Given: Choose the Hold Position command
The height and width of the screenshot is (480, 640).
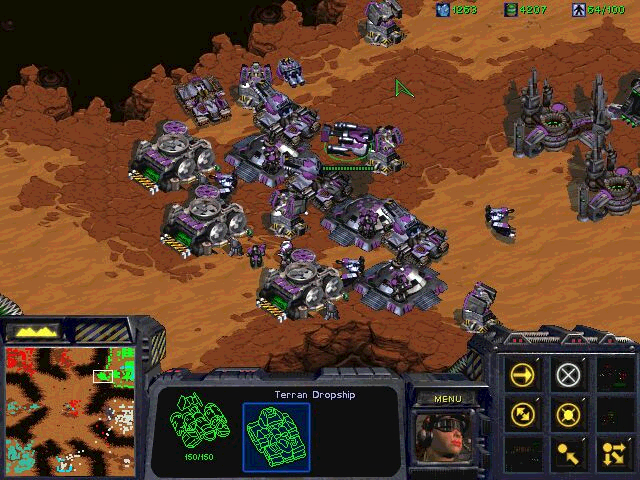Looking at the screenshot, I should (x=569, y=412).
